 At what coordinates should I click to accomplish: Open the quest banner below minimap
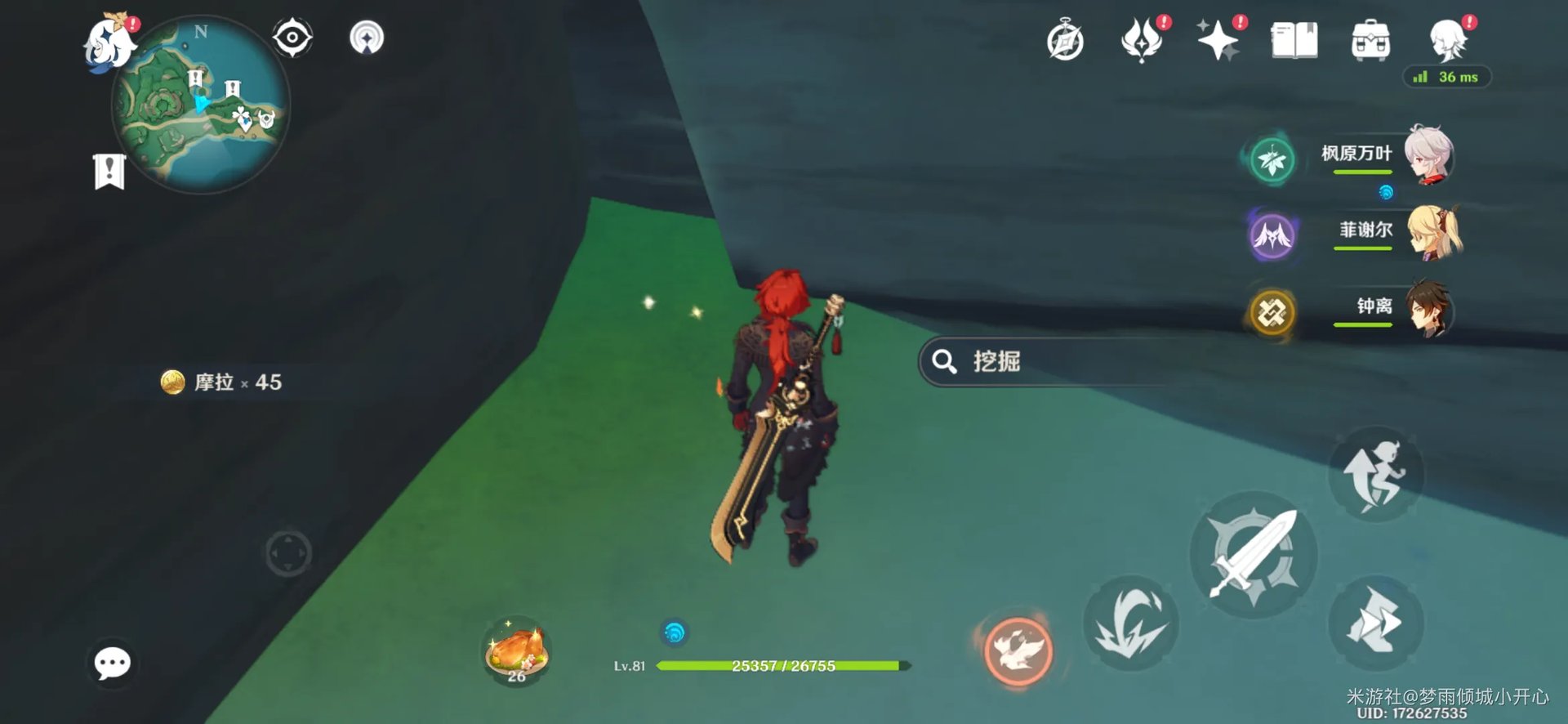[109, 170]
